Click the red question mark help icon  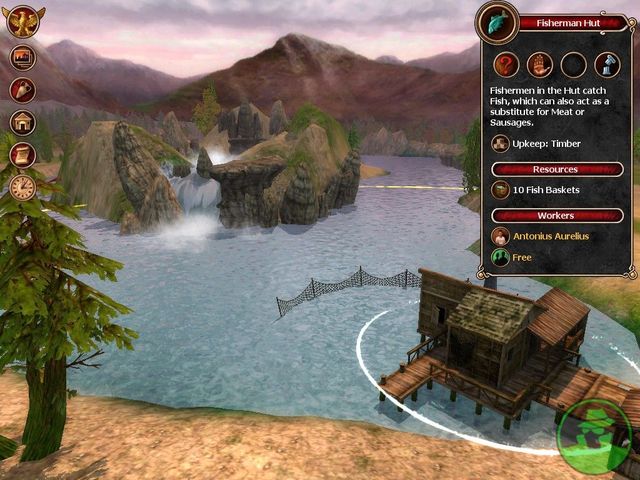pos(504,65)
